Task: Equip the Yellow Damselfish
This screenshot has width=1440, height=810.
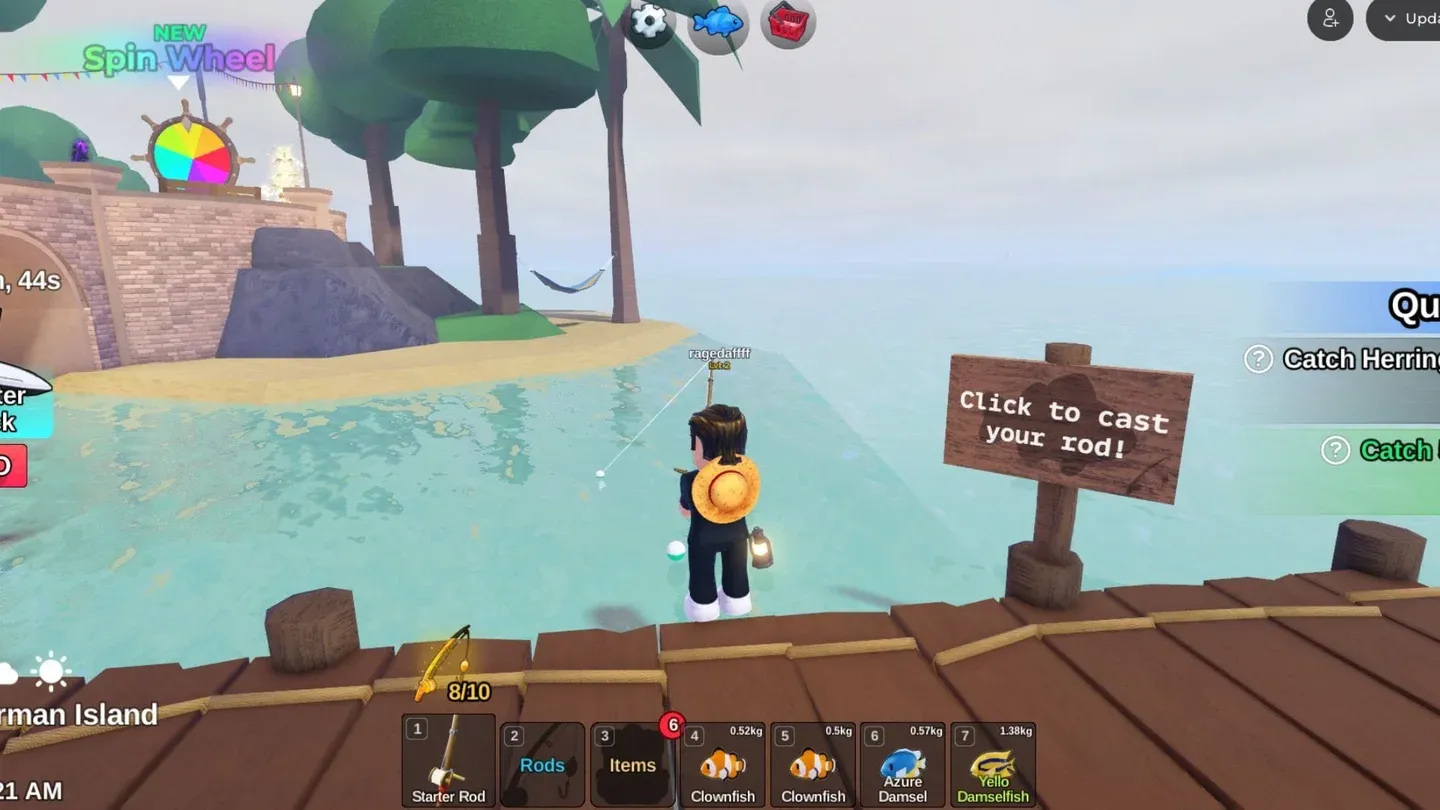Action: (x=992, y=763)
